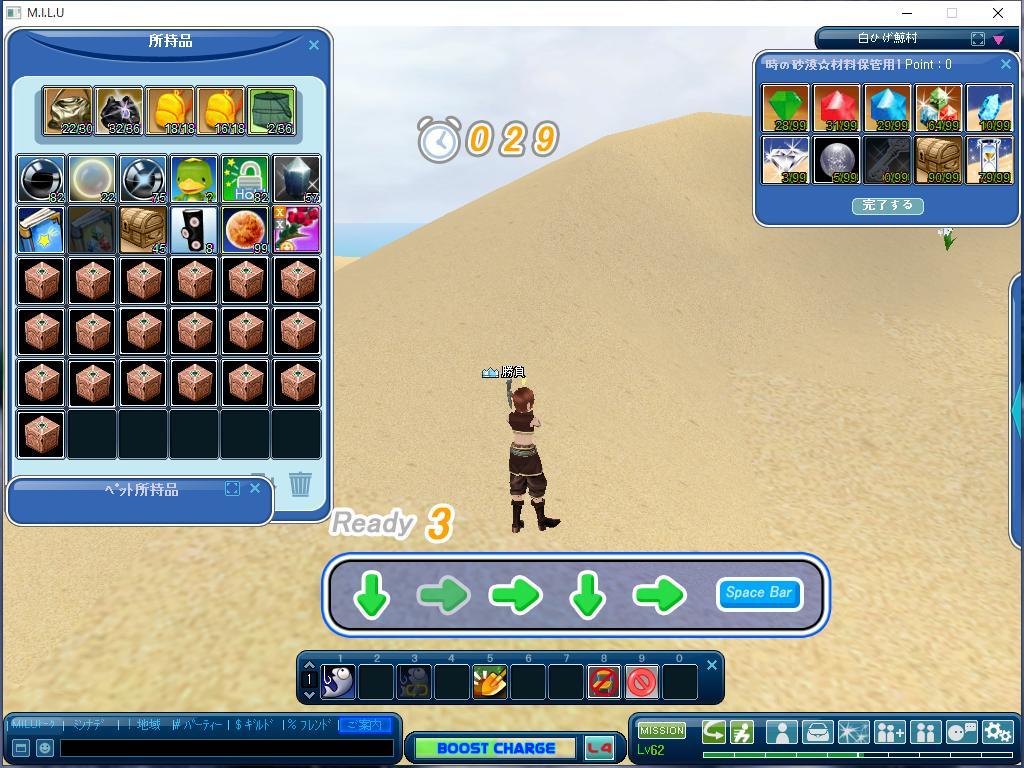The height and width of the screenshot is (768, 1024).
Task: Select the green mesh bag tab
Action: 272,111
